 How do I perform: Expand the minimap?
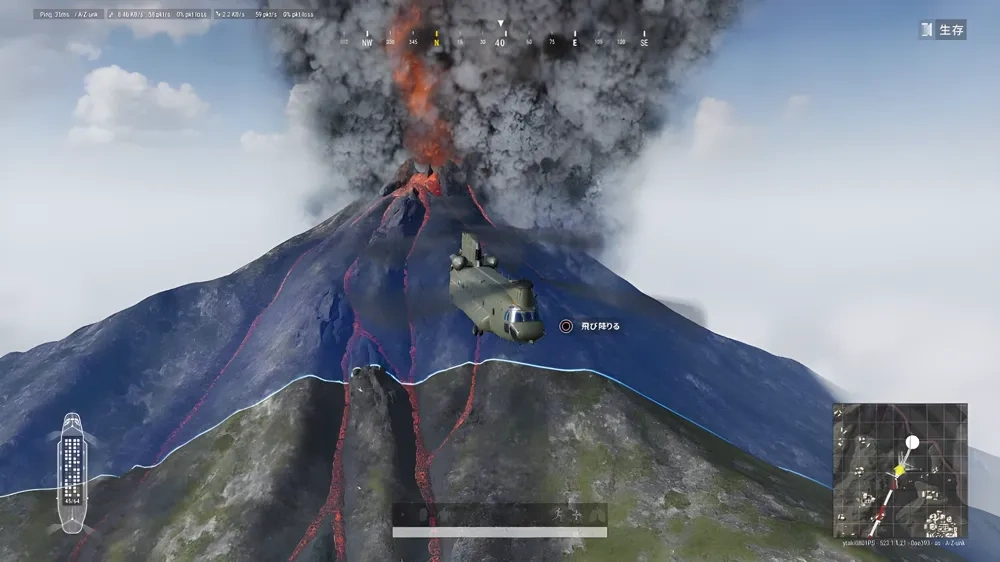pyautogui.click(x=900, y=469)
